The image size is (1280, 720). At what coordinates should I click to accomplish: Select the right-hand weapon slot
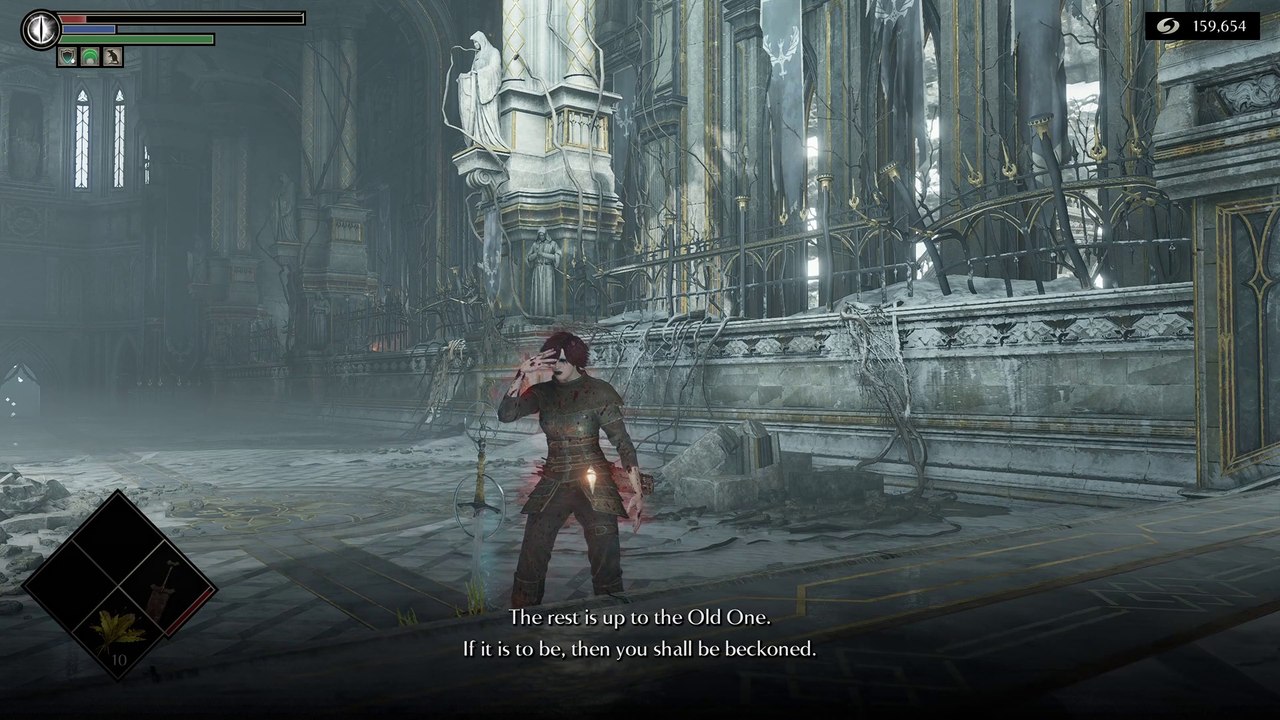pos(165,587)
